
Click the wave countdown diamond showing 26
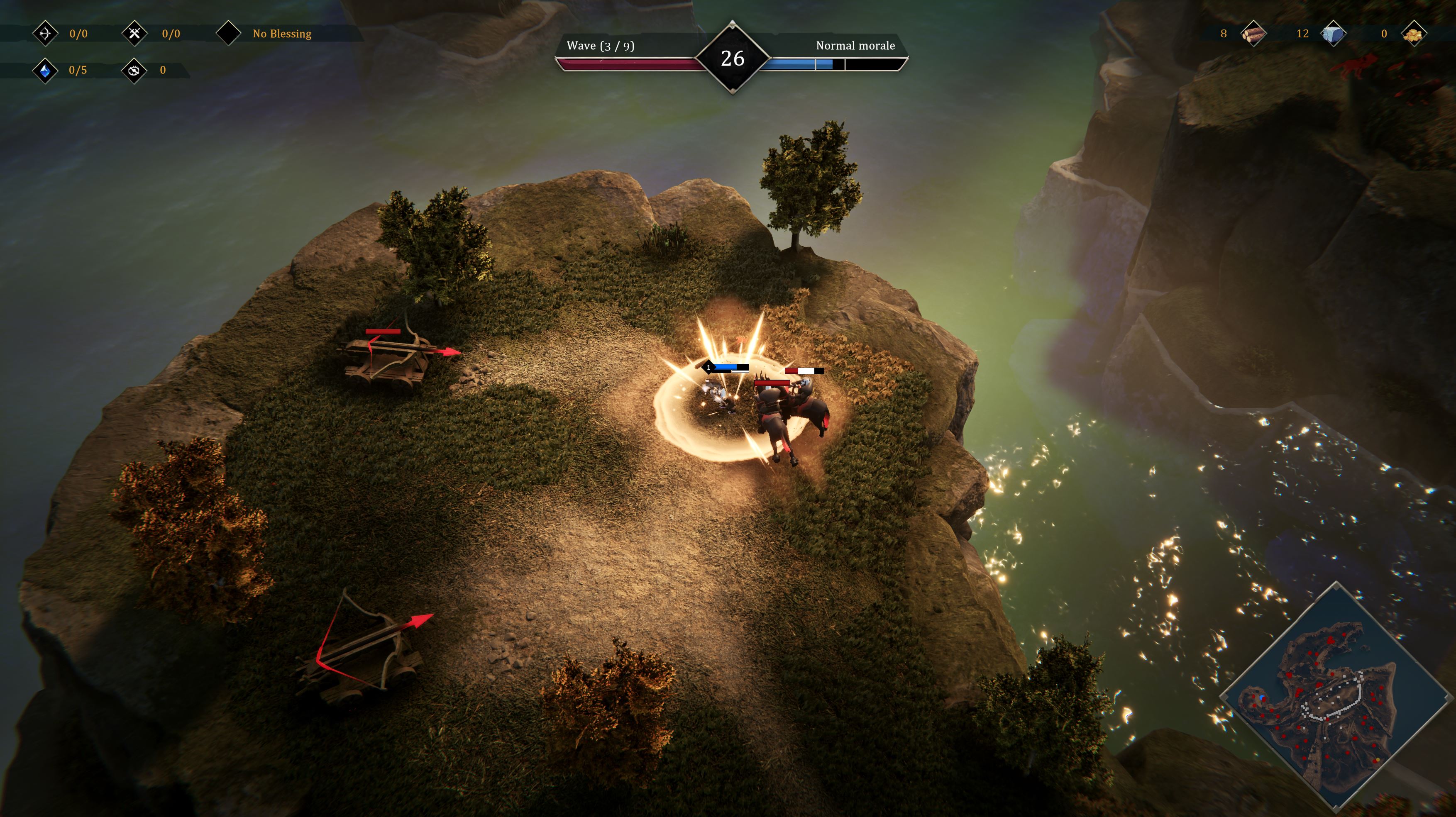[x=732, y=58]
